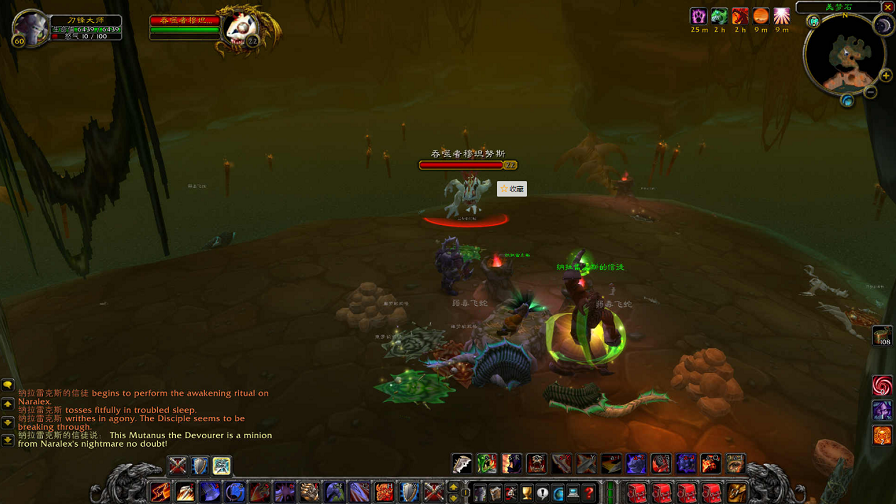Screen dimensions: 896x504
Task: Click the rightmost stance button above action bar
Action: [x=222, y=465]
